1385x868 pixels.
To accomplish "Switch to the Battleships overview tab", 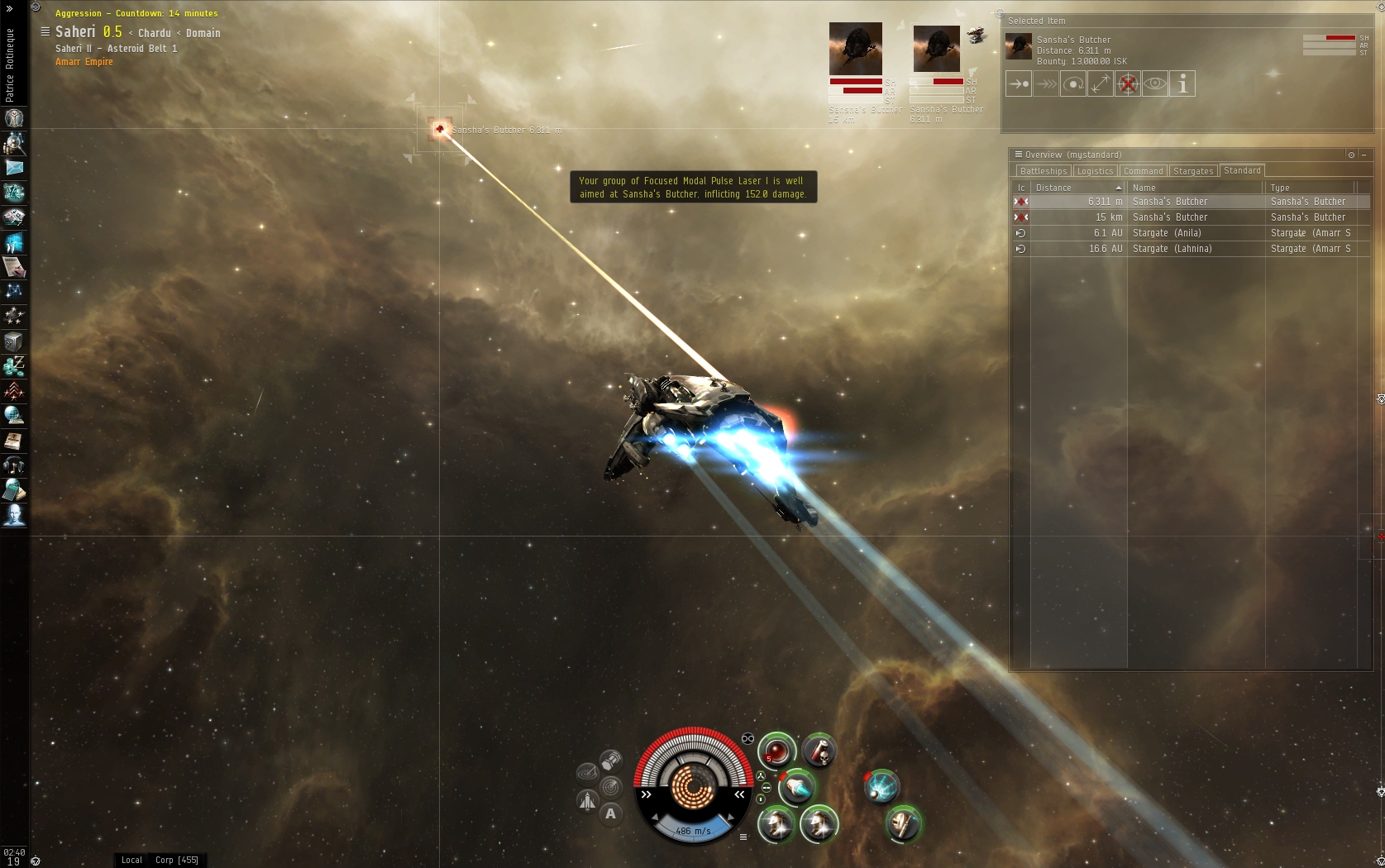I will (1043, 171).
